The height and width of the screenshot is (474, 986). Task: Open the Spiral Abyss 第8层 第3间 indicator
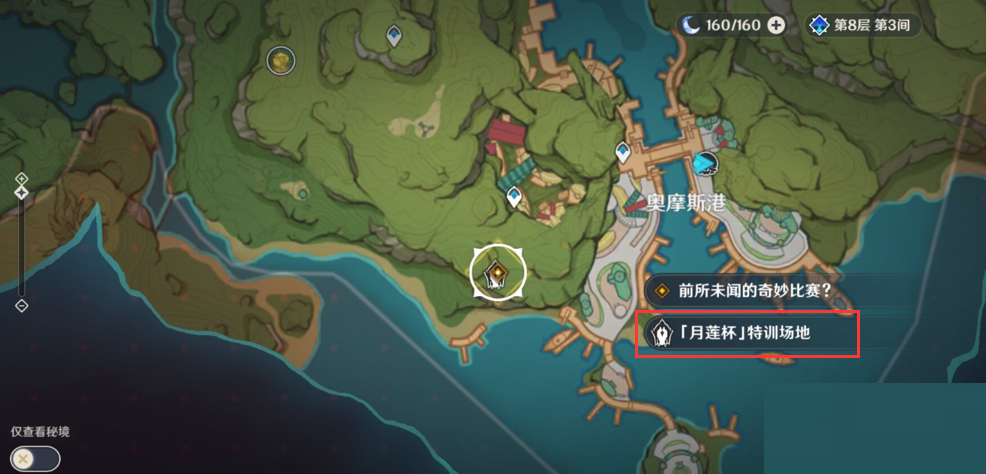point(864,26)
